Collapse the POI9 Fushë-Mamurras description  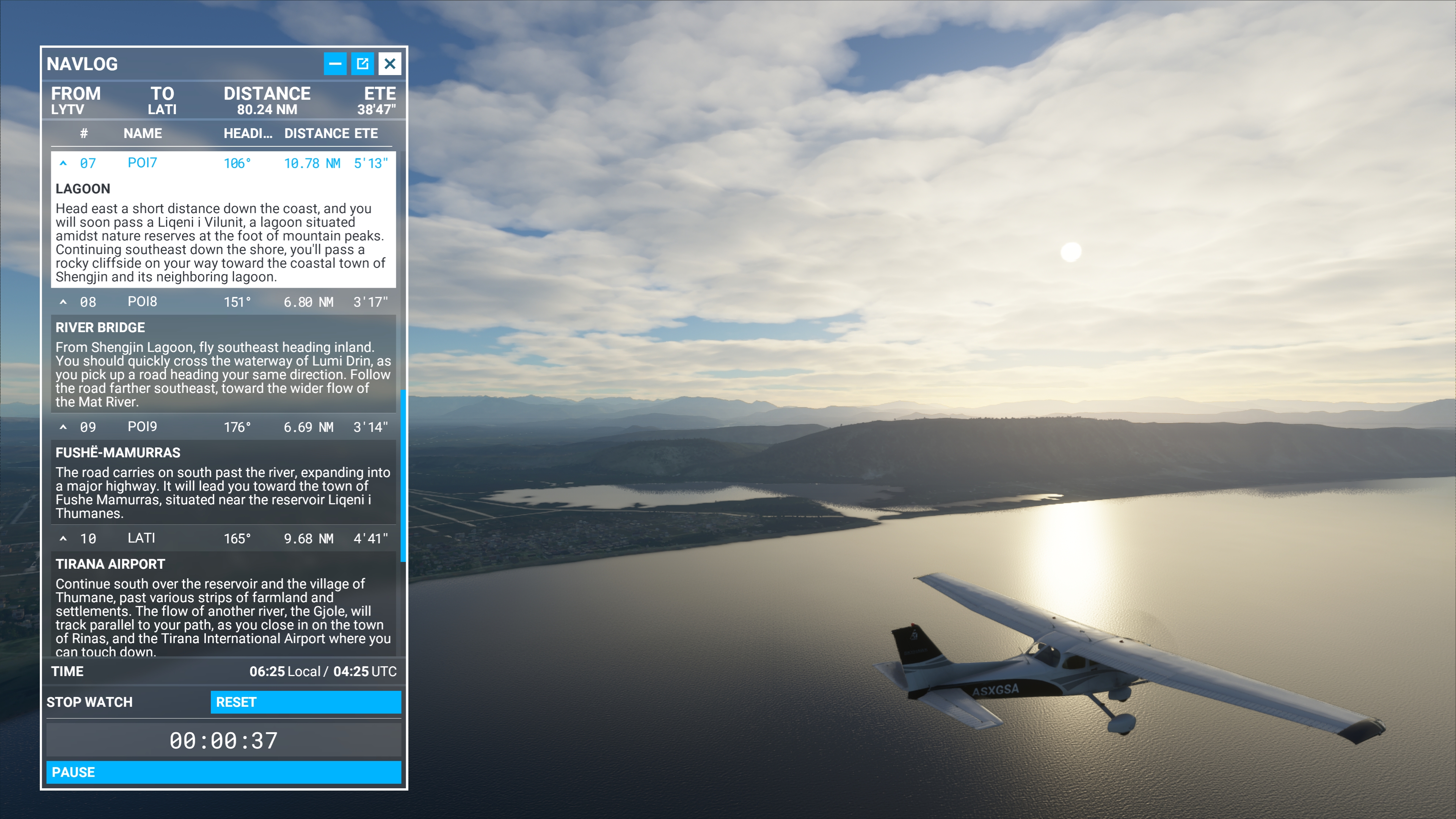coord(64,426)
